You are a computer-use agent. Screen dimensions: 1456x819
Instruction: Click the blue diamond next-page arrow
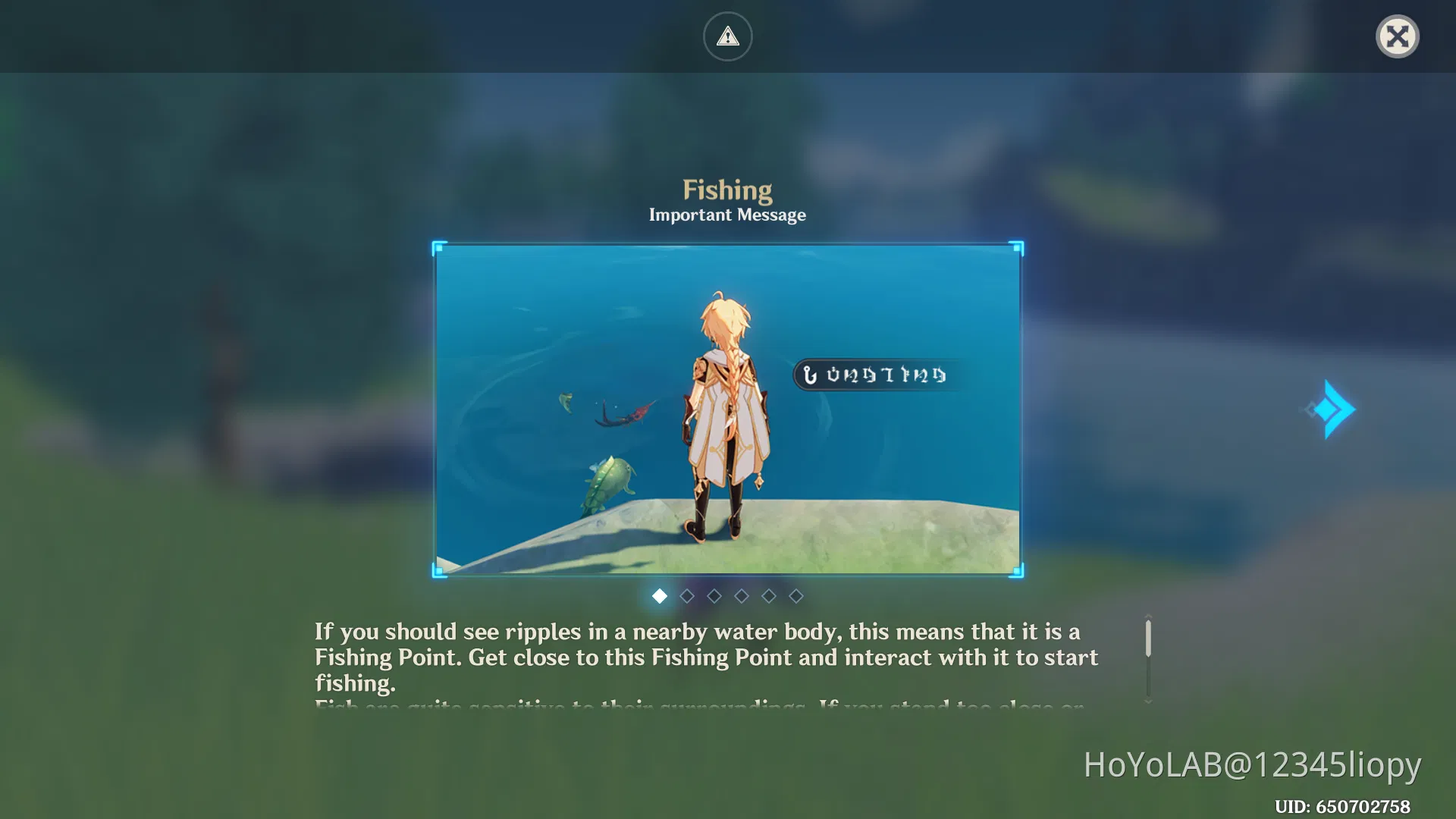(x=1331, y=409)
